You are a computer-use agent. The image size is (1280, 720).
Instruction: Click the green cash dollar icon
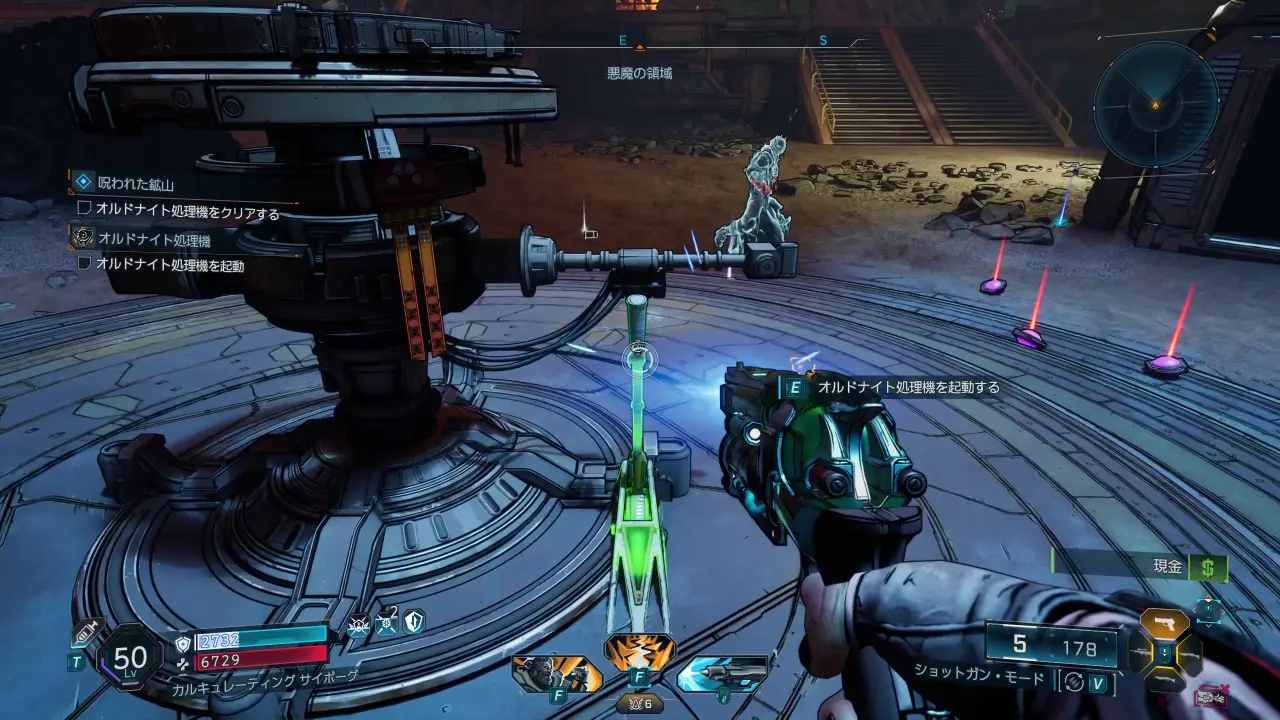click(1209, 567)
